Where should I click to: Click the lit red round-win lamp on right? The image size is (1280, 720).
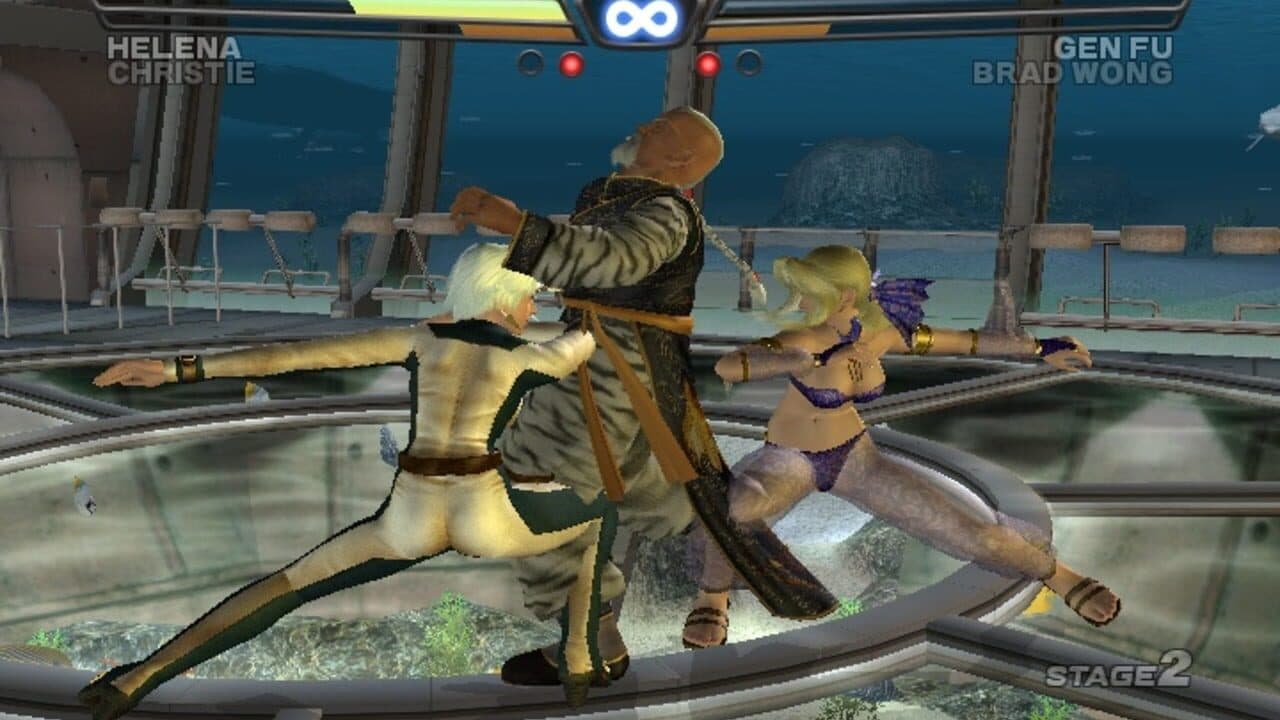pos(708,63)
